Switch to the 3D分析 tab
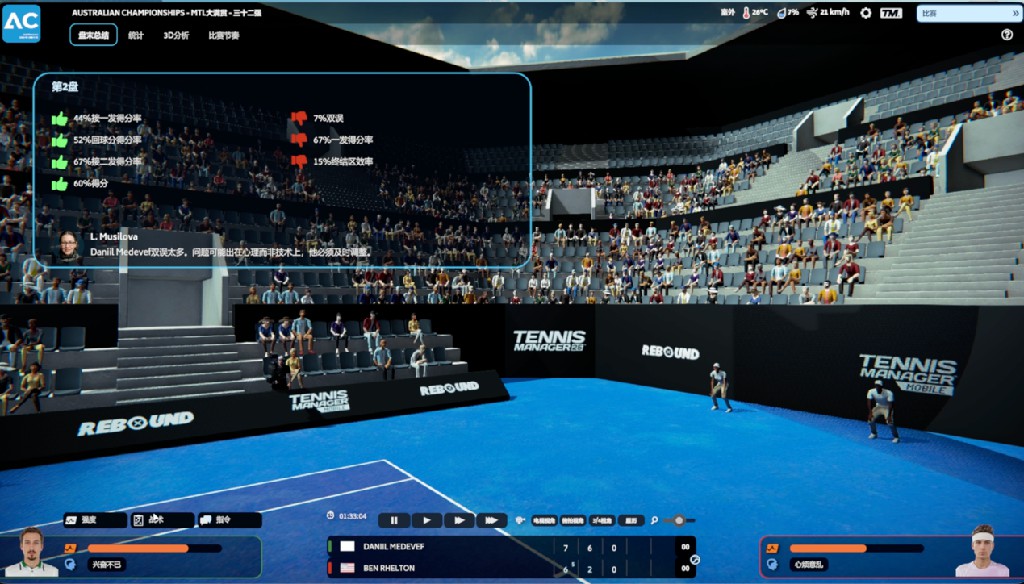 click(x=176, y=35)
